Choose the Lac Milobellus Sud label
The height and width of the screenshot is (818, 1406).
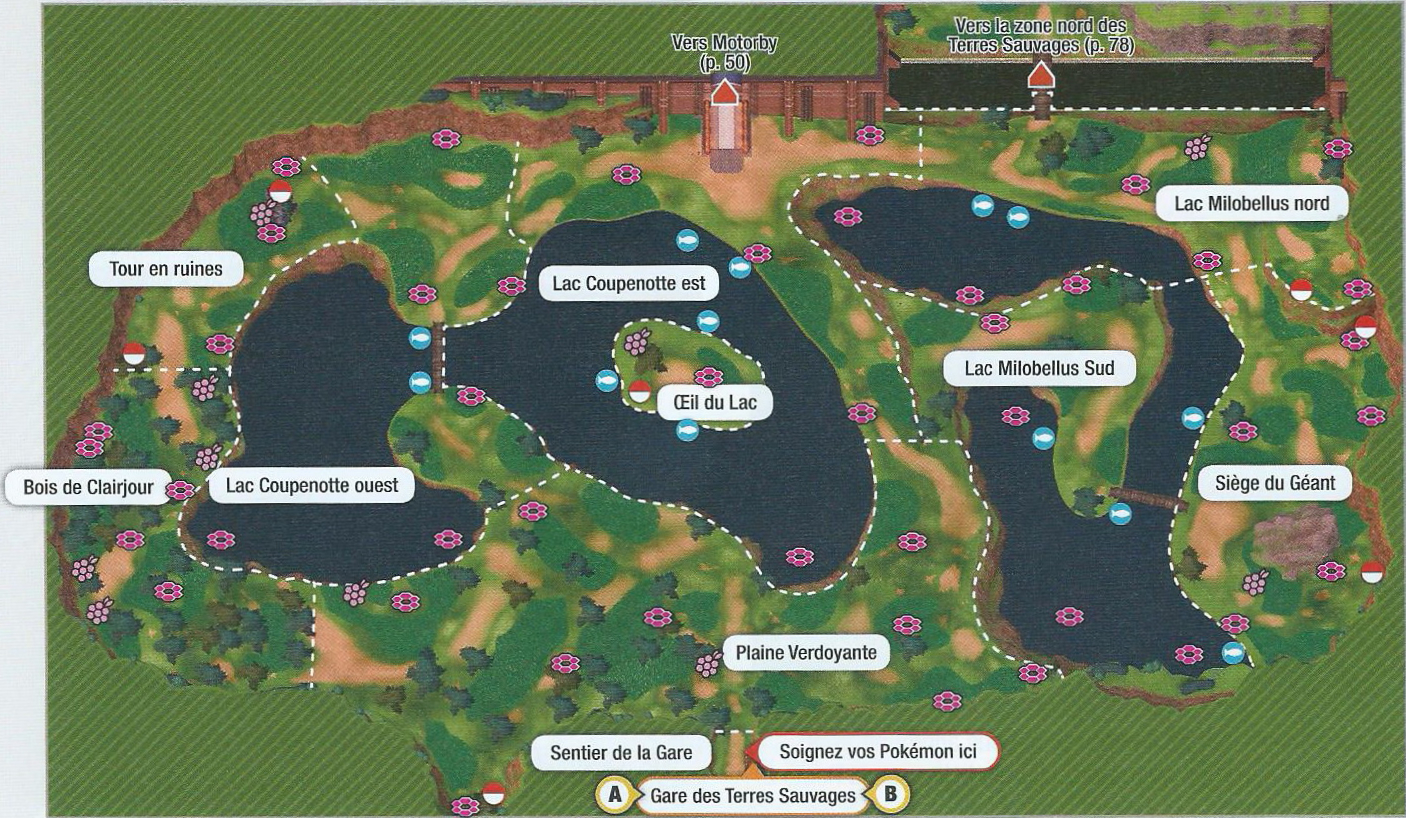pos(1039,369)
